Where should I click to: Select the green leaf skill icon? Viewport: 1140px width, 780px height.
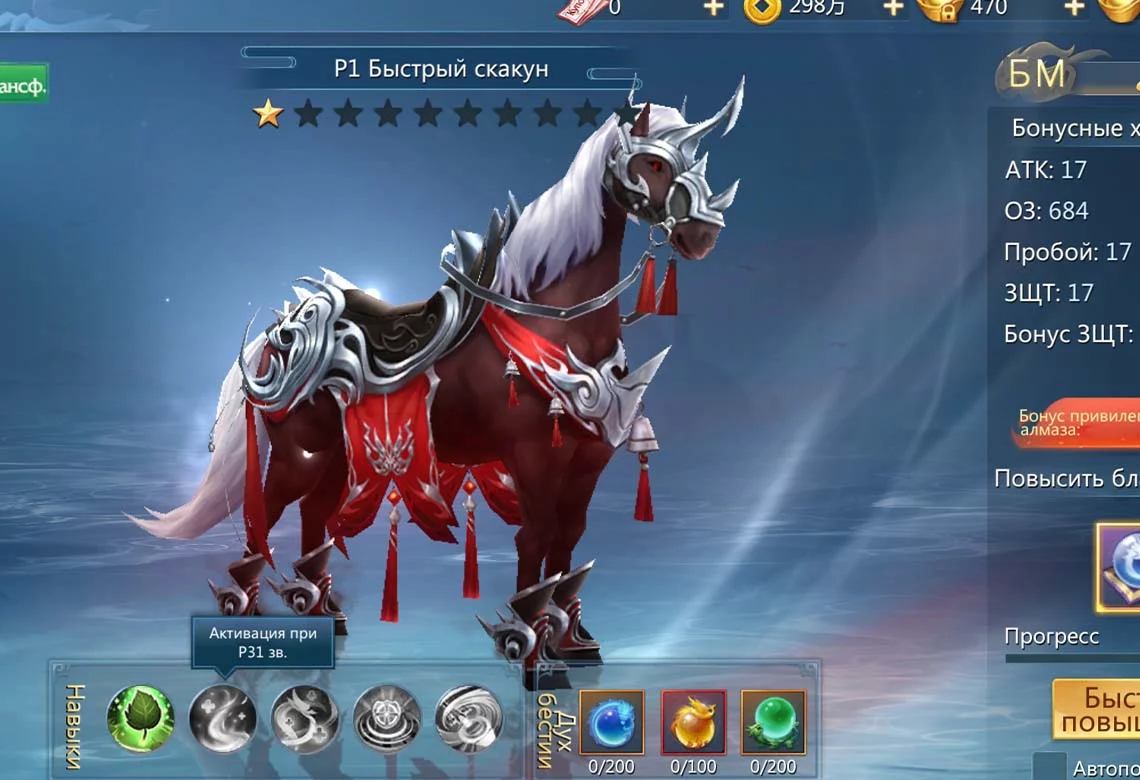140,717
